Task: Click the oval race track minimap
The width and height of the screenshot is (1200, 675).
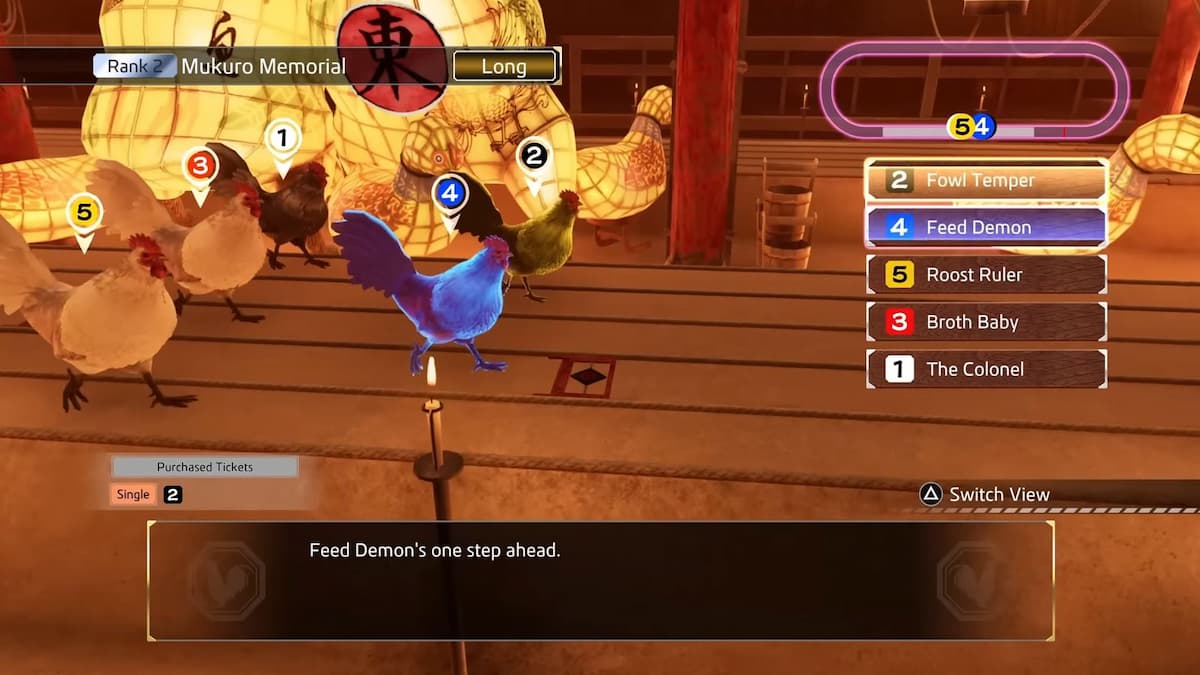Action: pos(974,92)
